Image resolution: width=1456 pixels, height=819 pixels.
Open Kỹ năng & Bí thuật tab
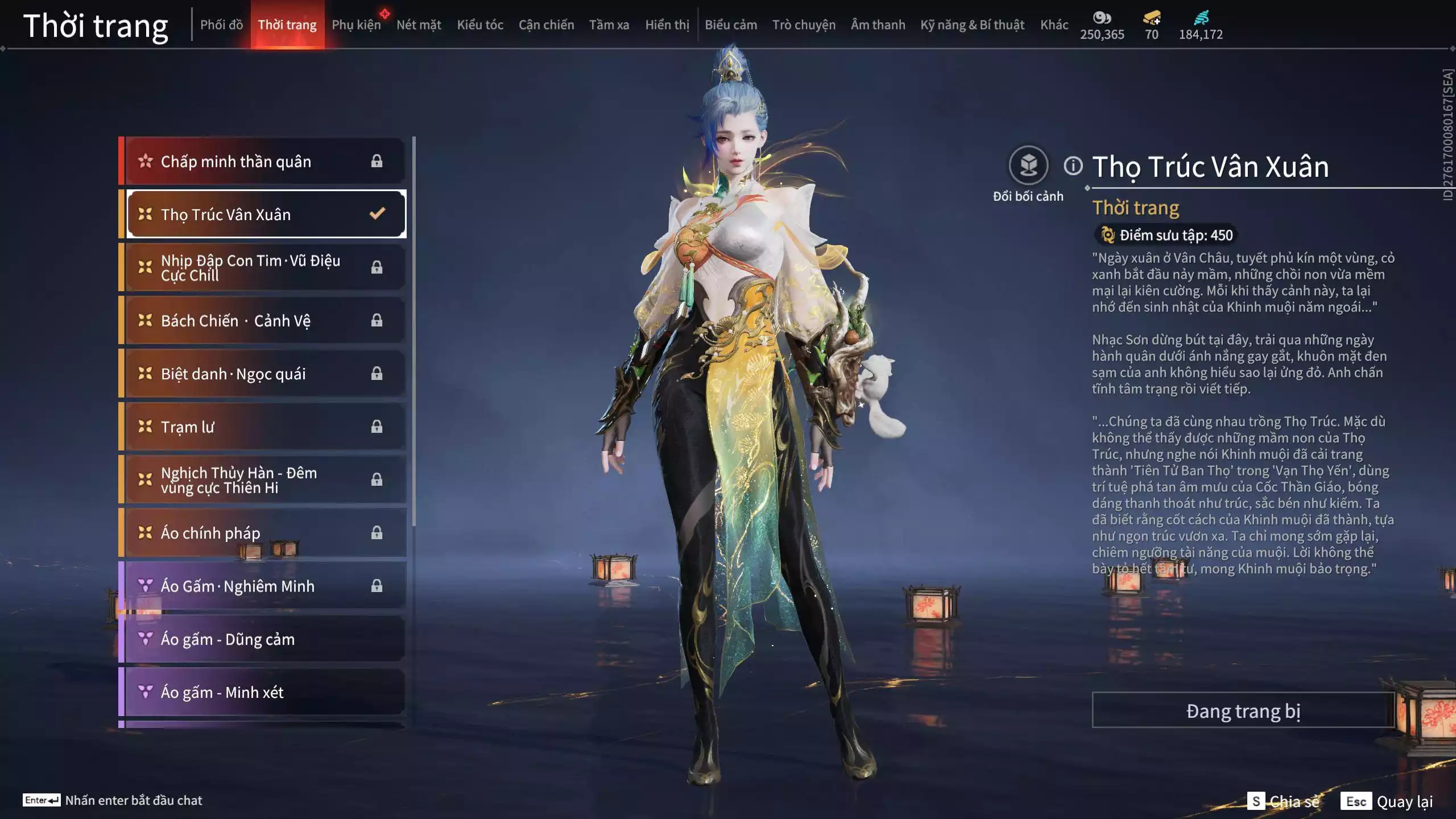(x=972, y=25)
